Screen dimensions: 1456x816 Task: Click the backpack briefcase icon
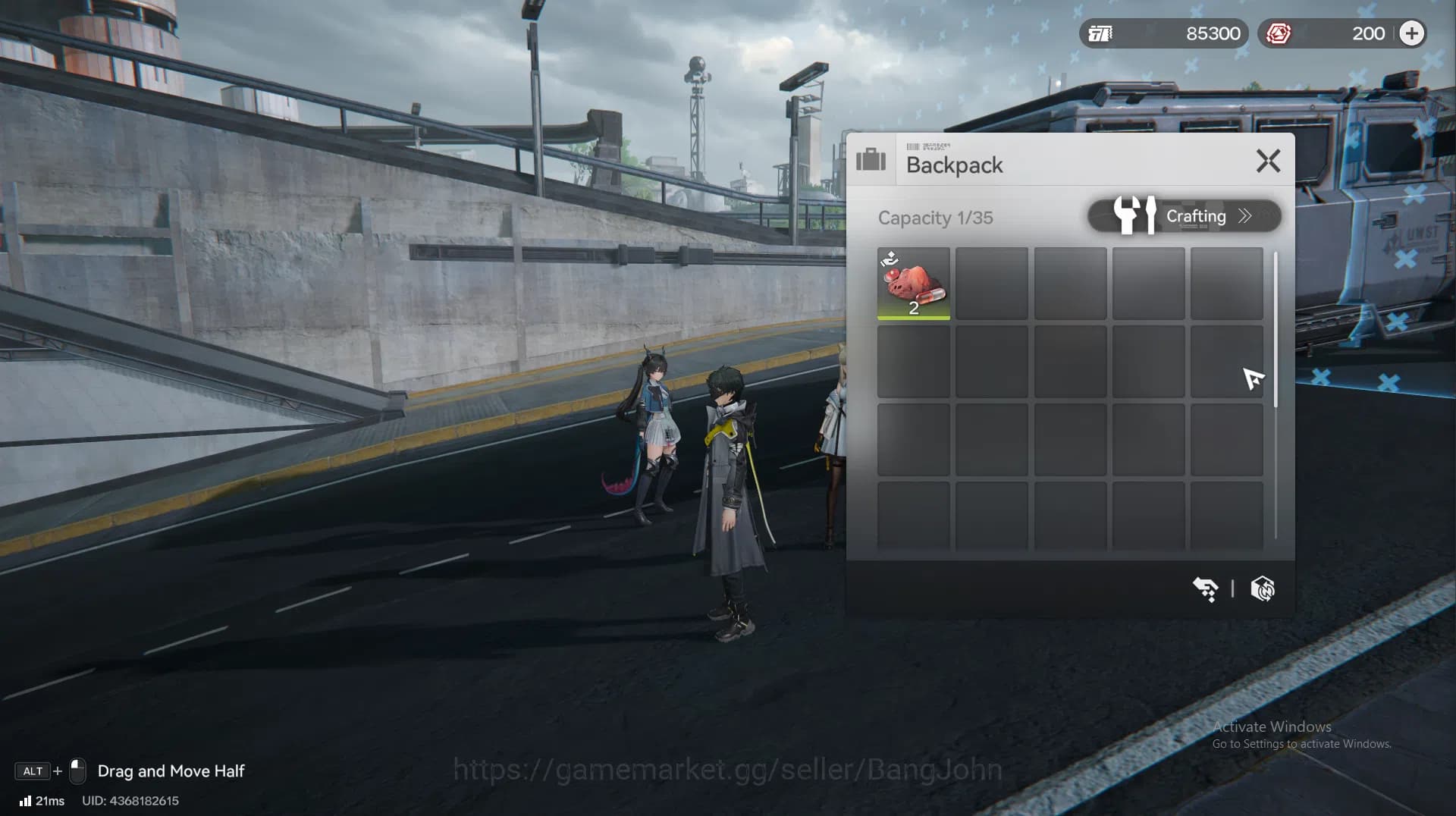871,160
